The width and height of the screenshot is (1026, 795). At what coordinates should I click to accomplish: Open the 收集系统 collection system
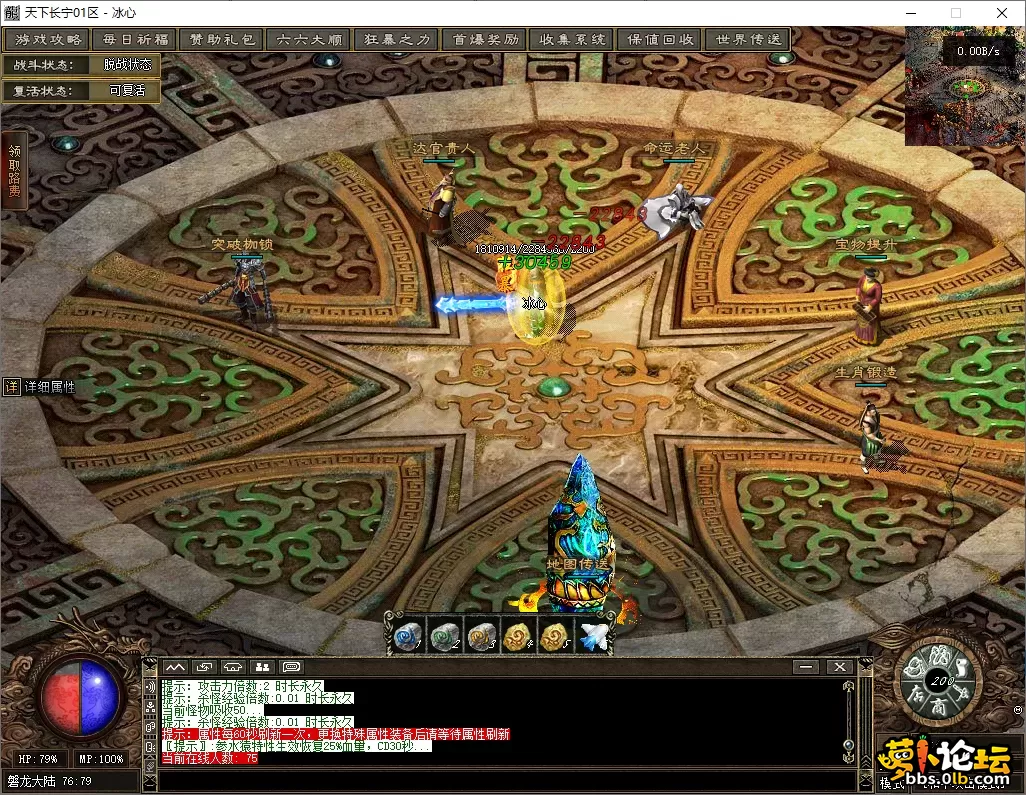click(572, 40)
